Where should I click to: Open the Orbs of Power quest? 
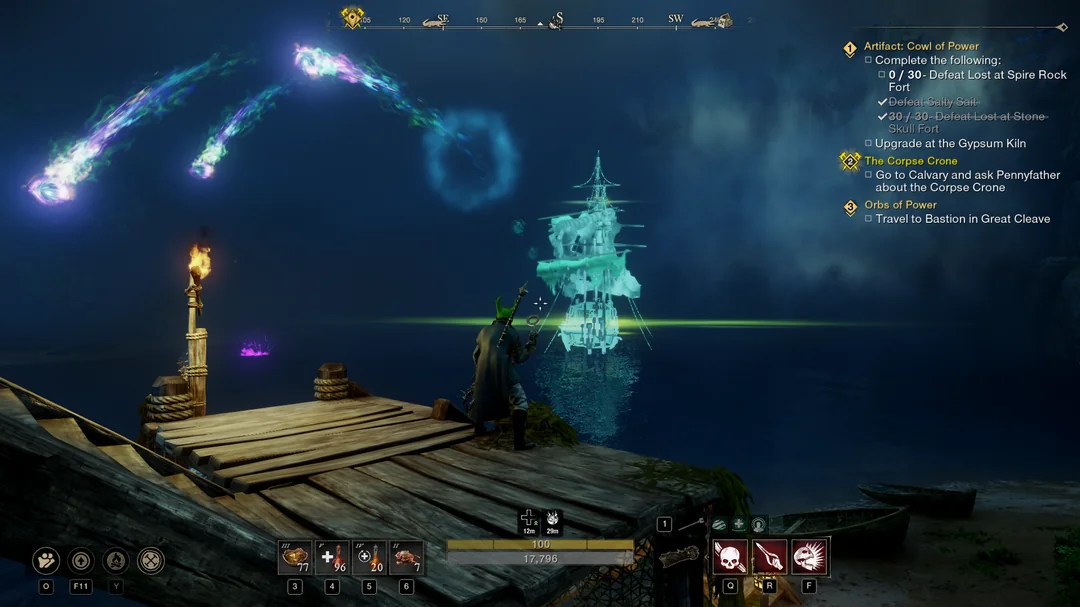(x=900, y=205)
